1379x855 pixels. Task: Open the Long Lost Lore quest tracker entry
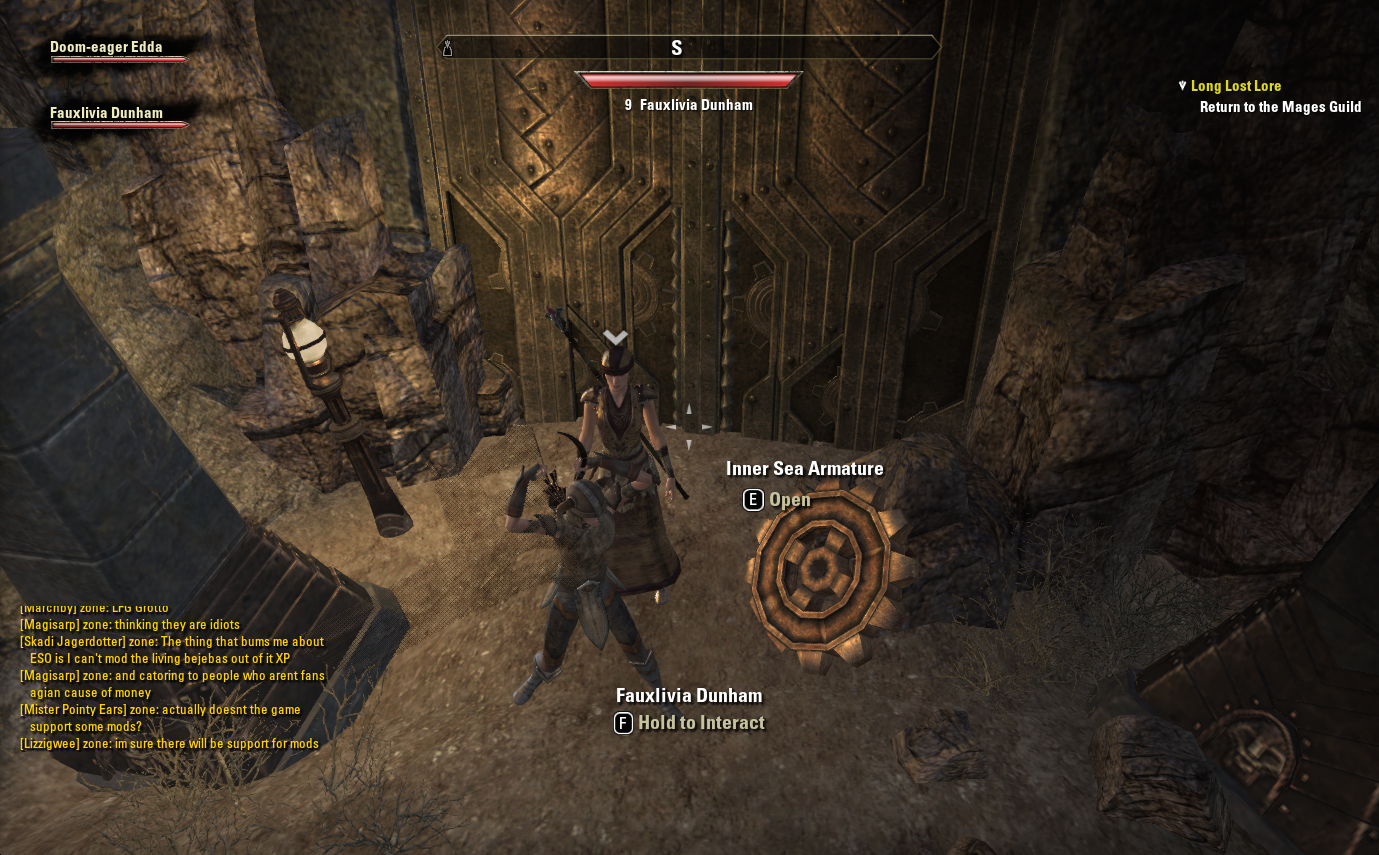[1235, 86]
